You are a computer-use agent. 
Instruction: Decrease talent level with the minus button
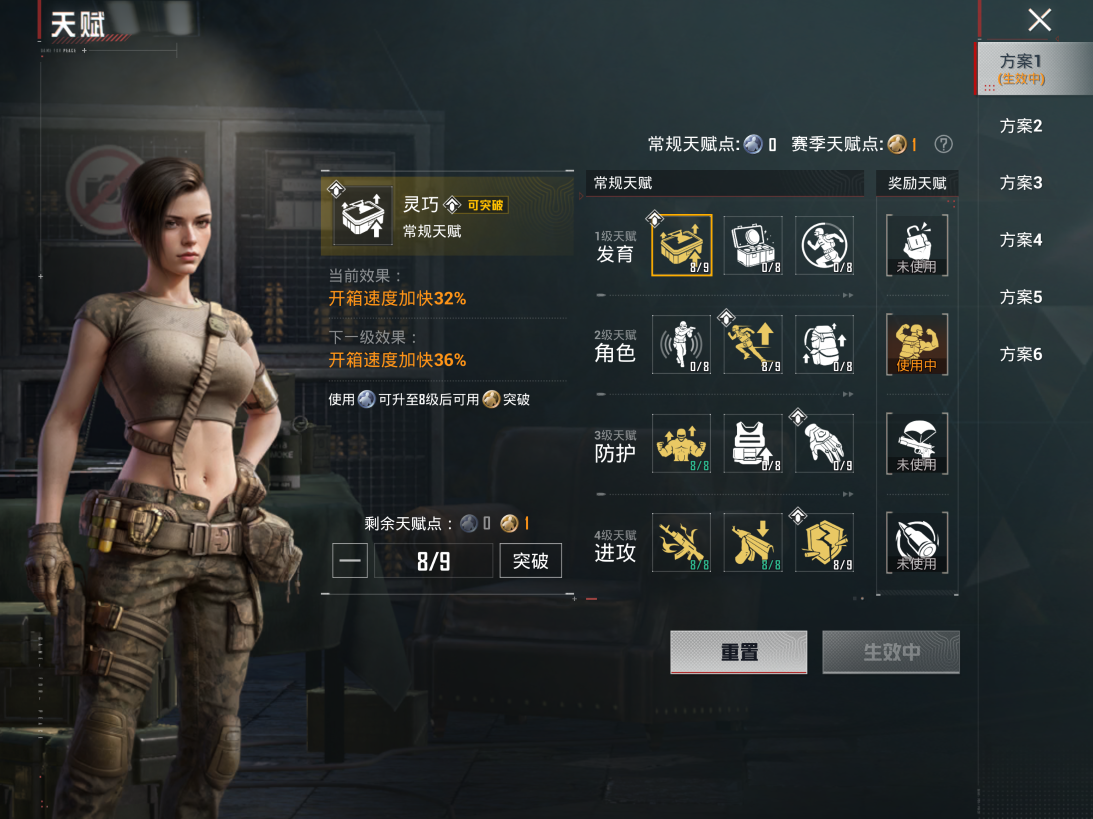(x=350, y=561)
